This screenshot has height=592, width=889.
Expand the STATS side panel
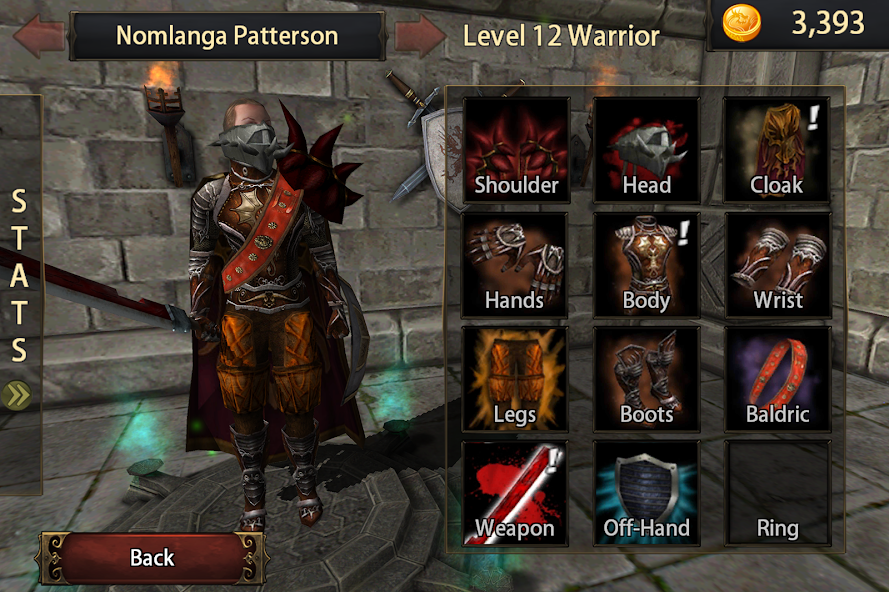coord(18,394)
